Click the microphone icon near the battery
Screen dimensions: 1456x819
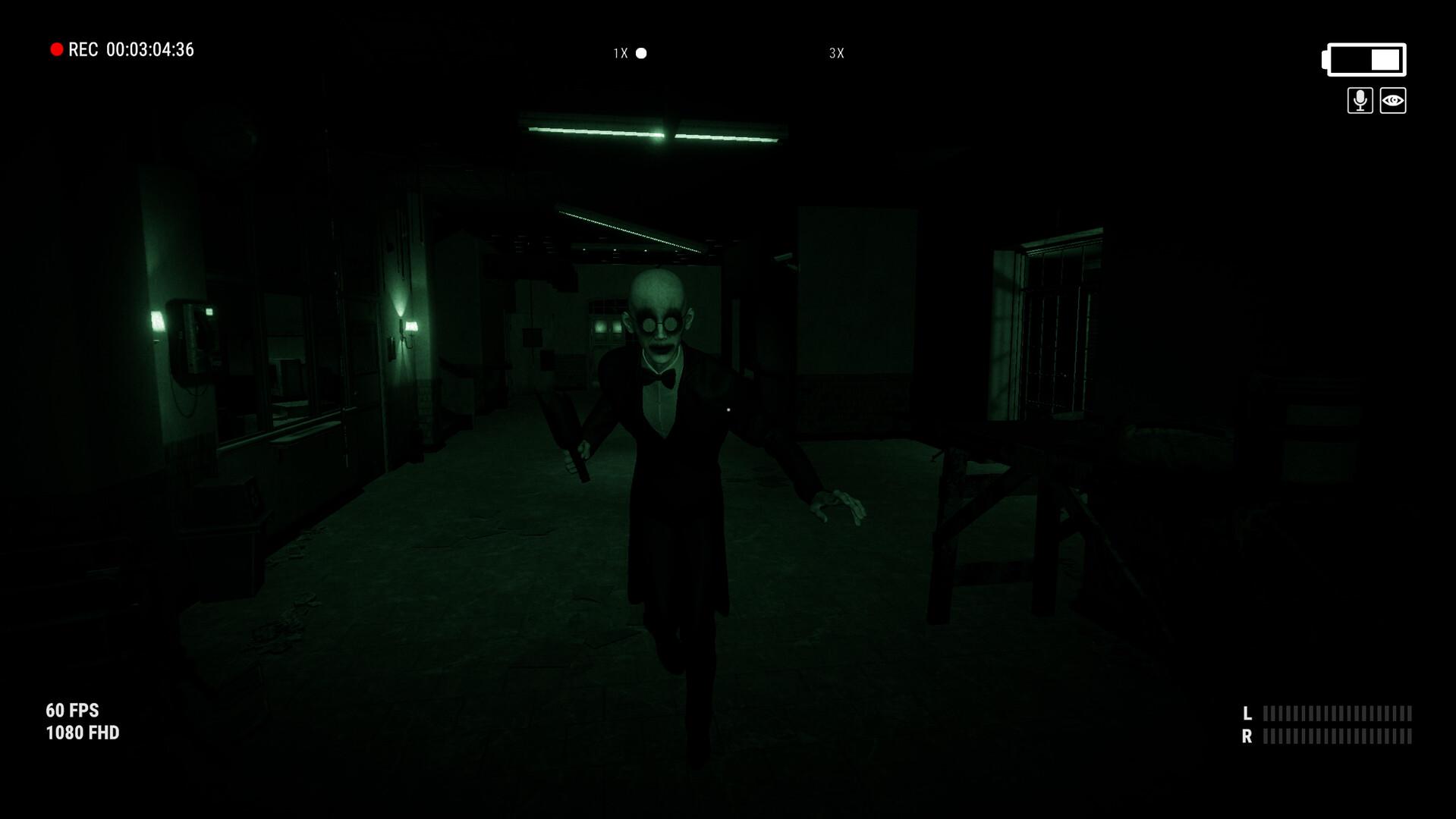(1359, 101)
